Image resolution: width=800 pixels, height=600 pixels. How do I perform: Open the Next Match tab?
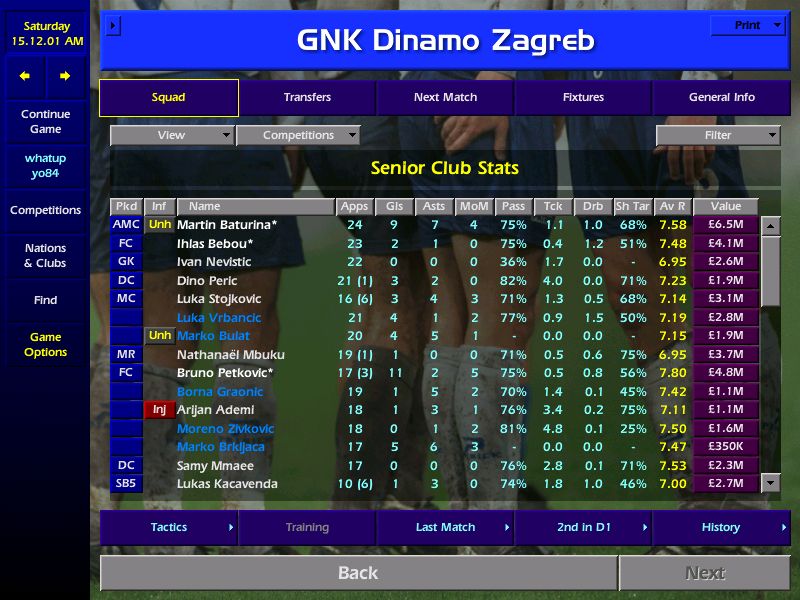[445, 98]
